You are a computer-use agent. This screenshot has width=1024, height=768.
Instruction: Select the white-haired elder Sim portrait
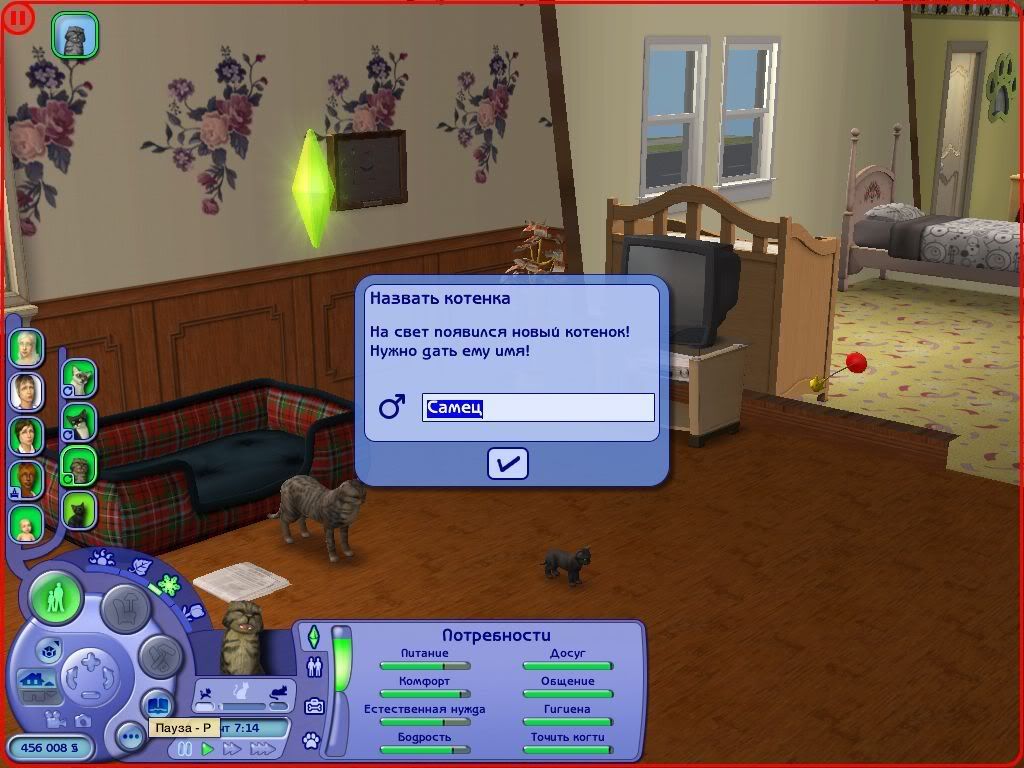(x=25, y=347)
